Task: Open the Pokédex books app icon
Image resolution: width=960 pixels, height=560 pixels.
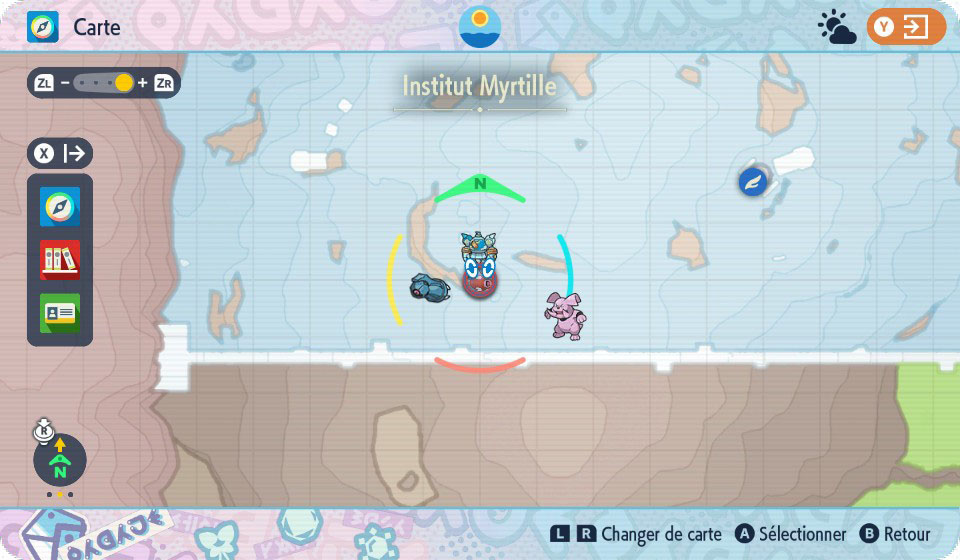Action: tap(60, 260)
